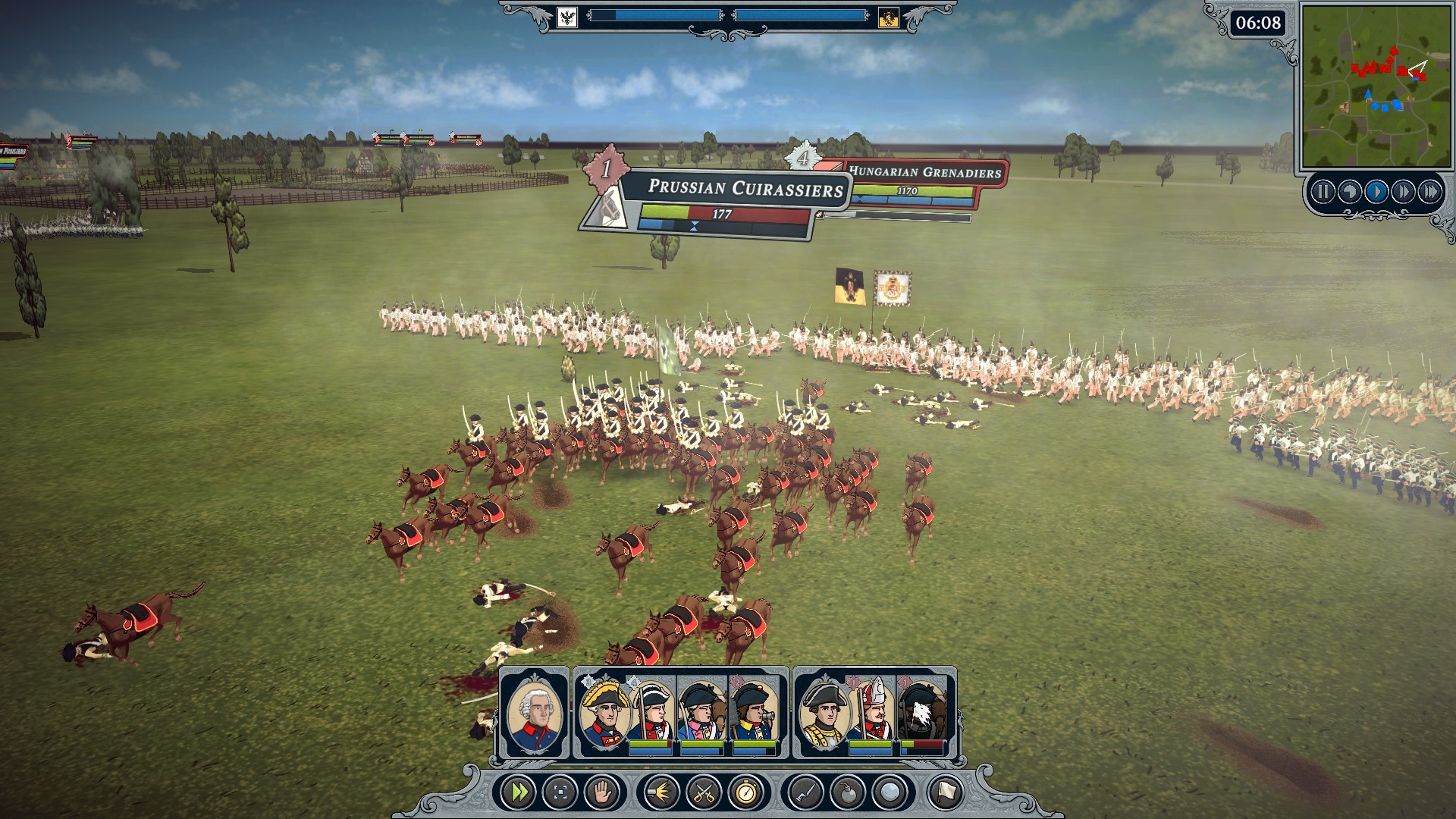1456x819 pixels.
Task: Set normal play speed
Action: (1376, 192)
